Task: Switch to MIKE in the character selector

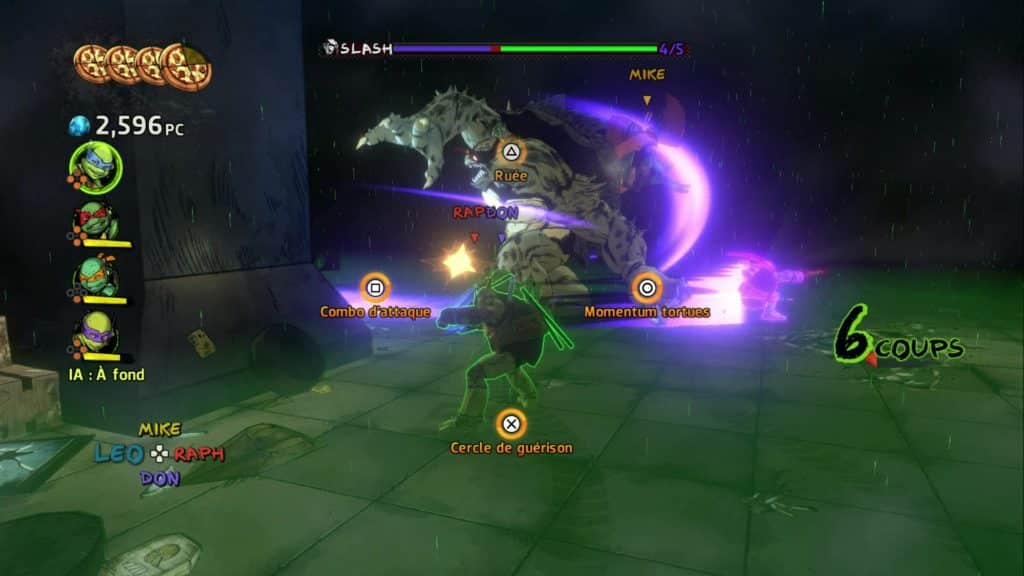Action: (x=160, y=429)
